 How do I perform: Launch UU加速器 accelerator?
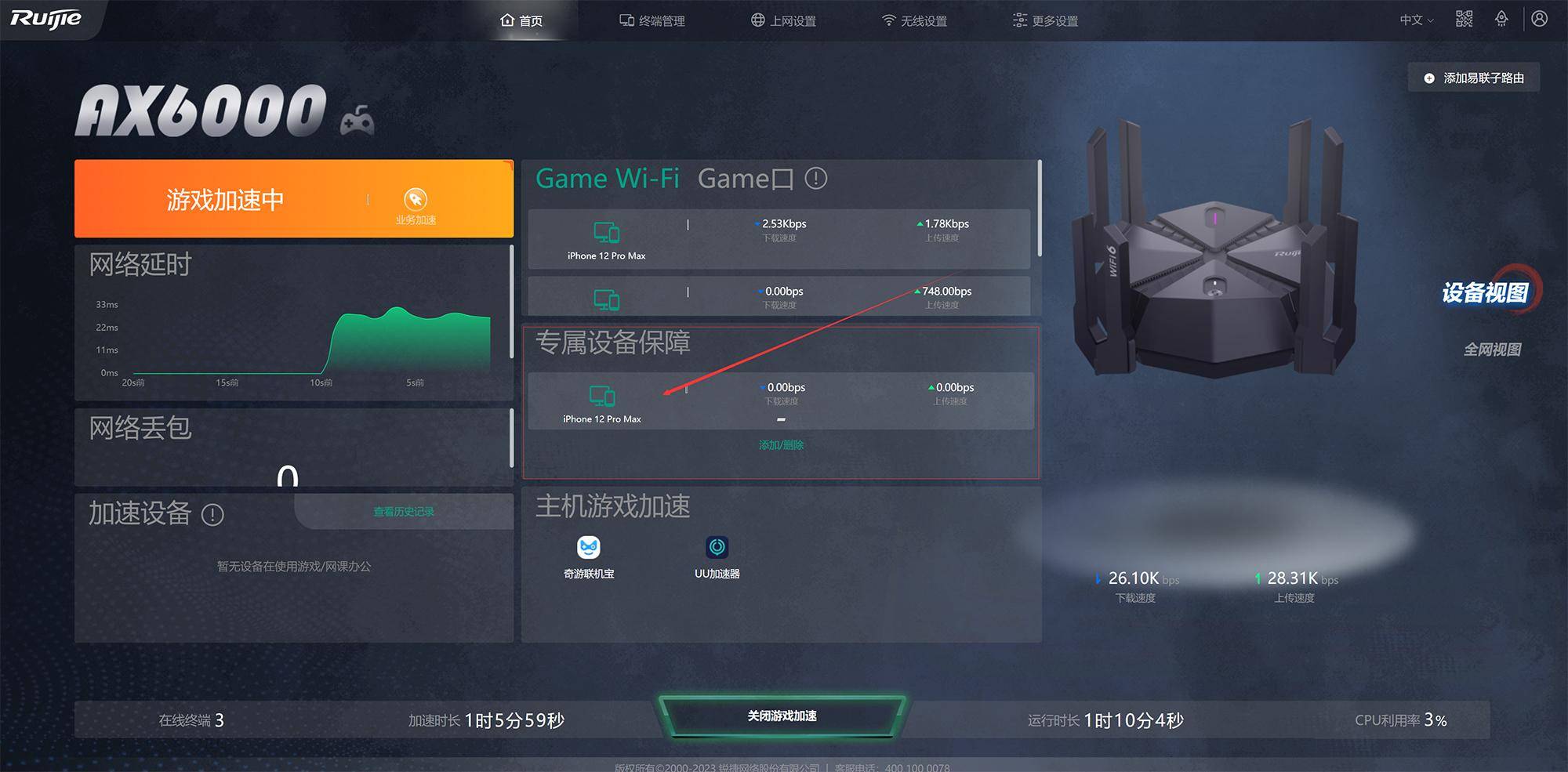pyautogui.click(x=717, y=556)
